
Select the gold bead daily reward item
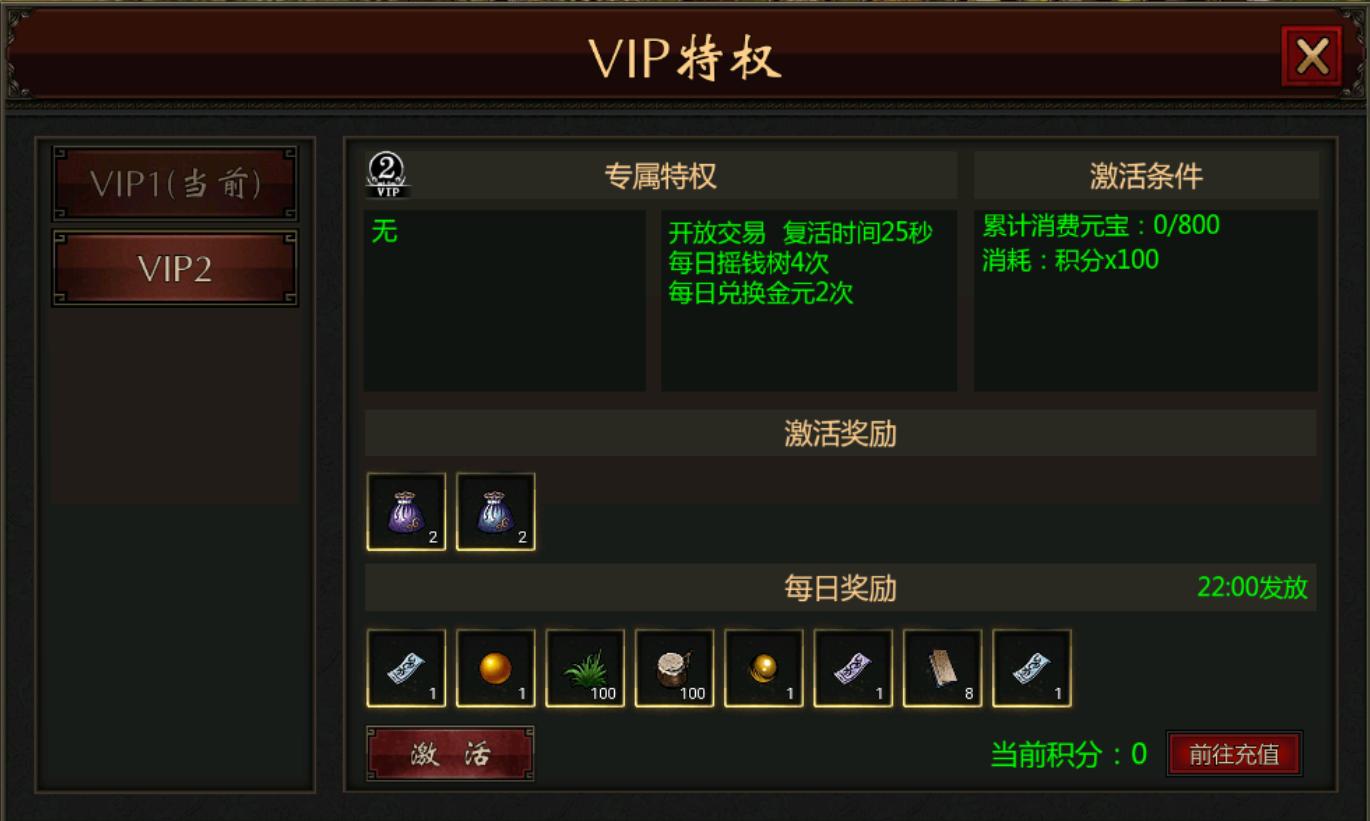click(x=762, y=668)
